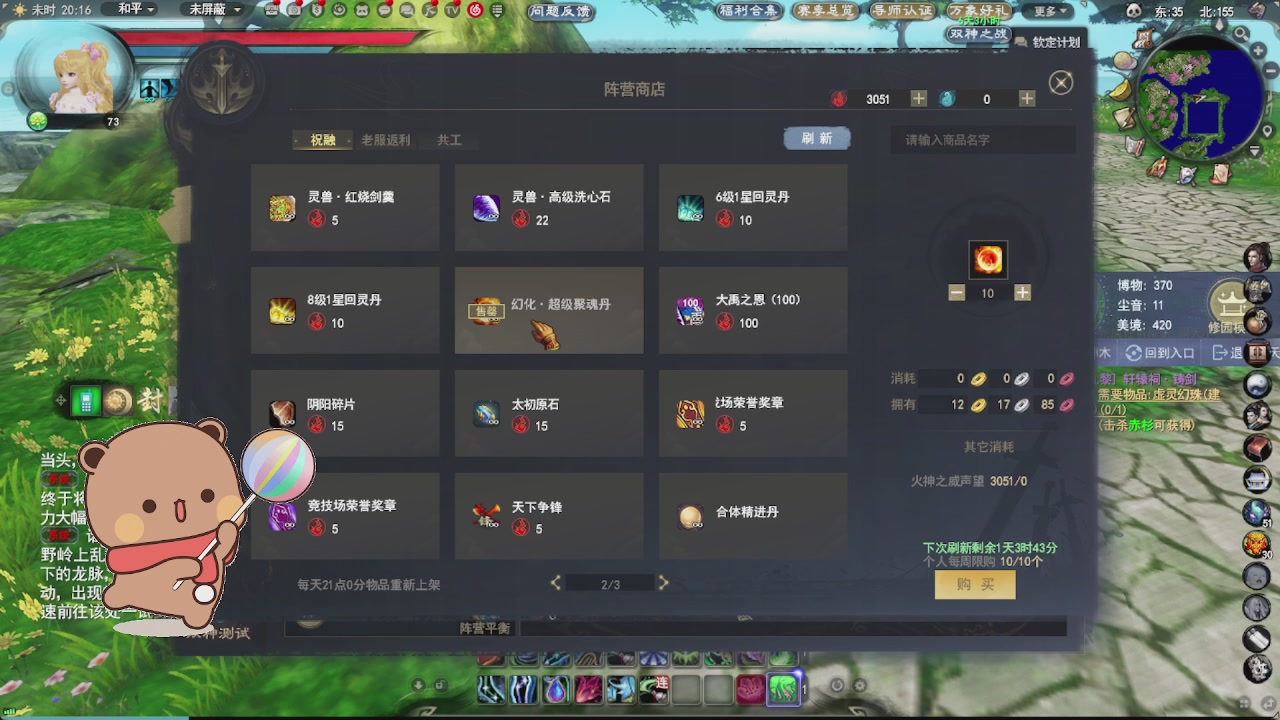Increase purchase quantity with plus stepper
This screenshot has height=720, width=1280.
pyautogui.click(x=1020, y=293)
